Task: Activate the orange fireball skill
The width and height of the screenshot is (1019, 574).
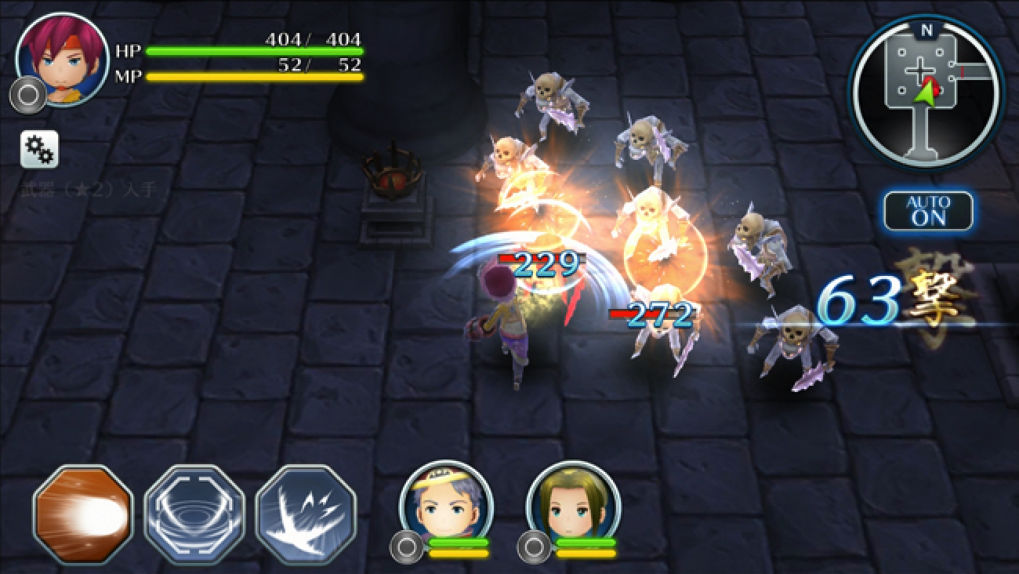Action: coord(83,514)
